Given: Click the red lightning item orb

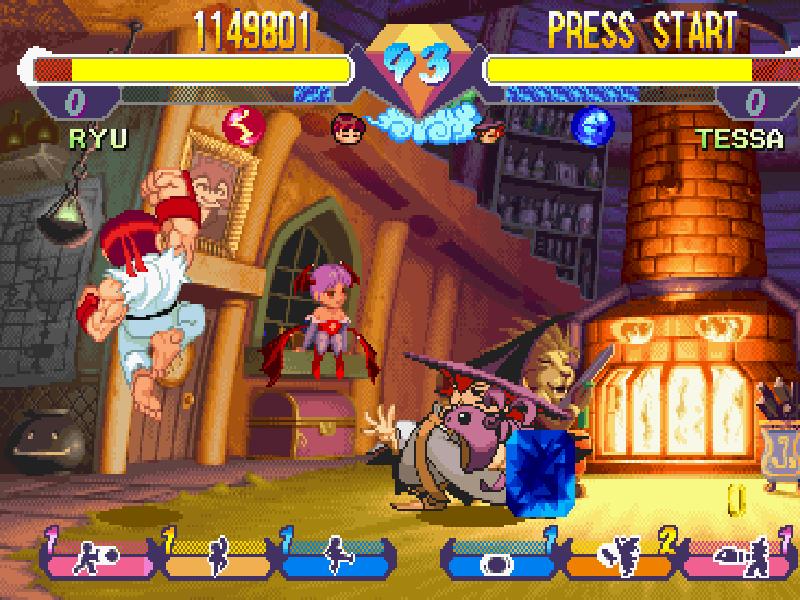Looking at the screenshot, I should [243, 124].
